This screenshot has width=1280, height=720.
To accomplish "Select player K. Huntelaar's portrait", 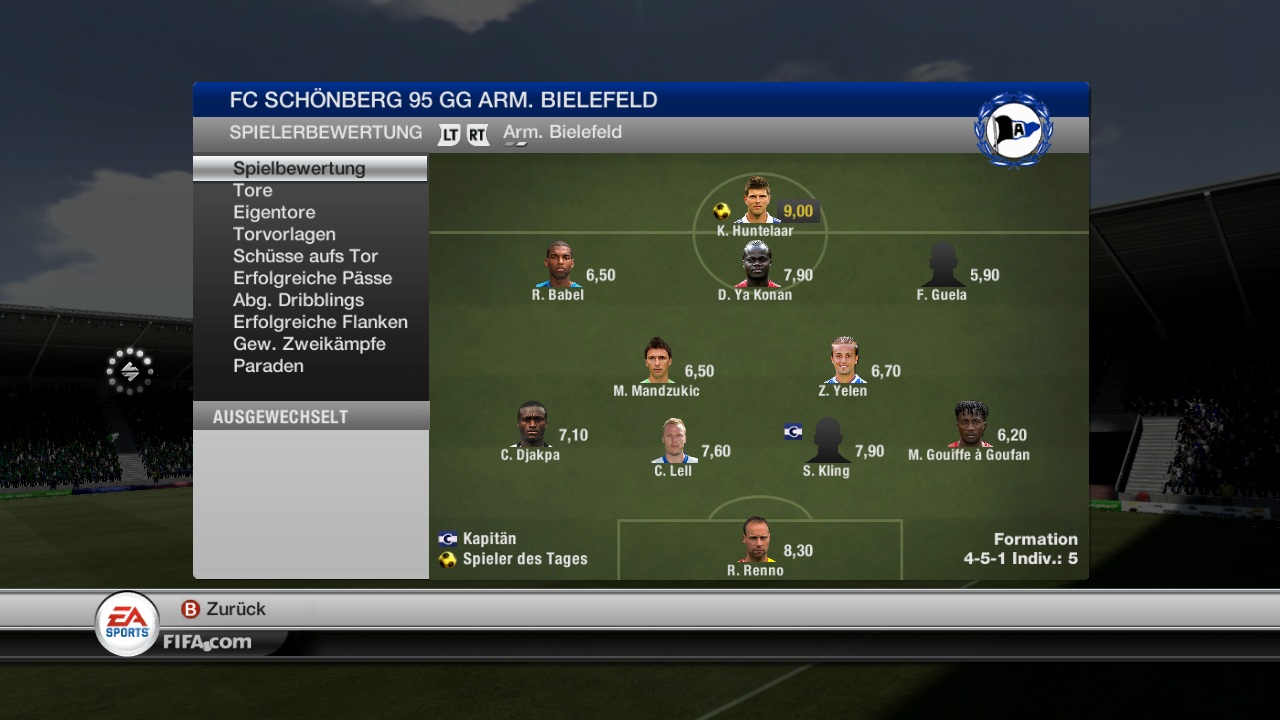I will tap(756, 201).
